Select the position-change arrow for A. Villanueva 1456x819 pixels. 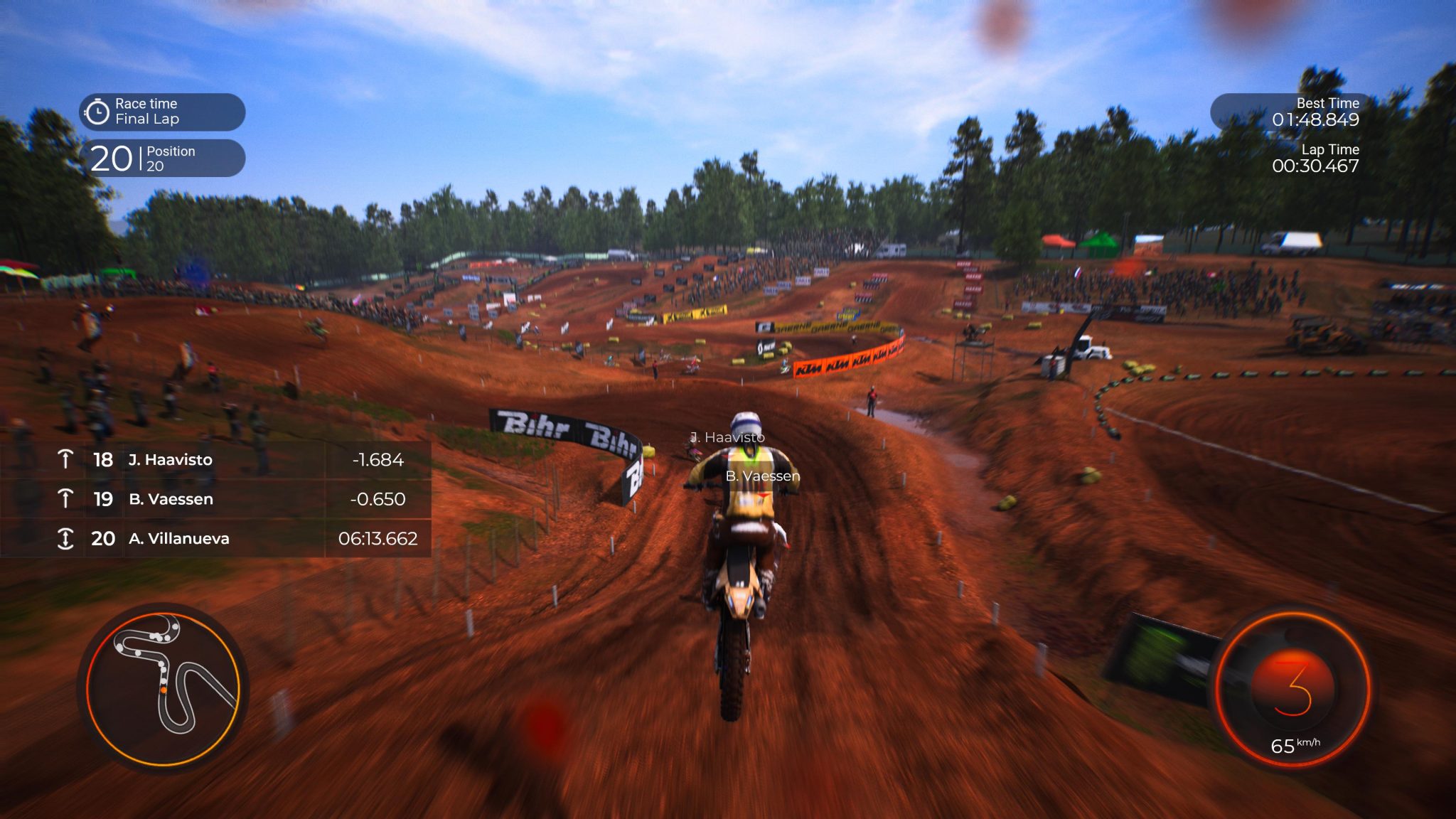pyautogui.click(x=66, y=539)
